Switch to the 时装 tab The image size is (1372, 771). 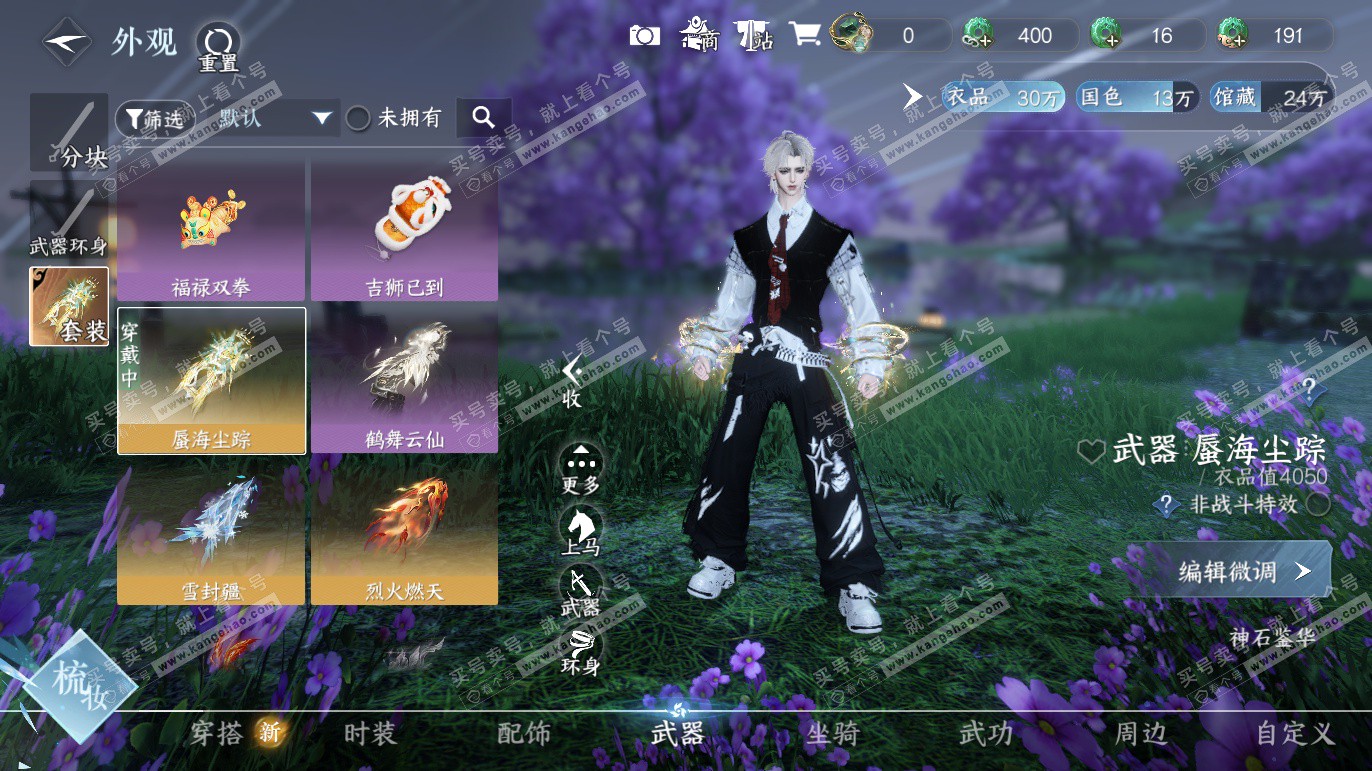(370, 734)
